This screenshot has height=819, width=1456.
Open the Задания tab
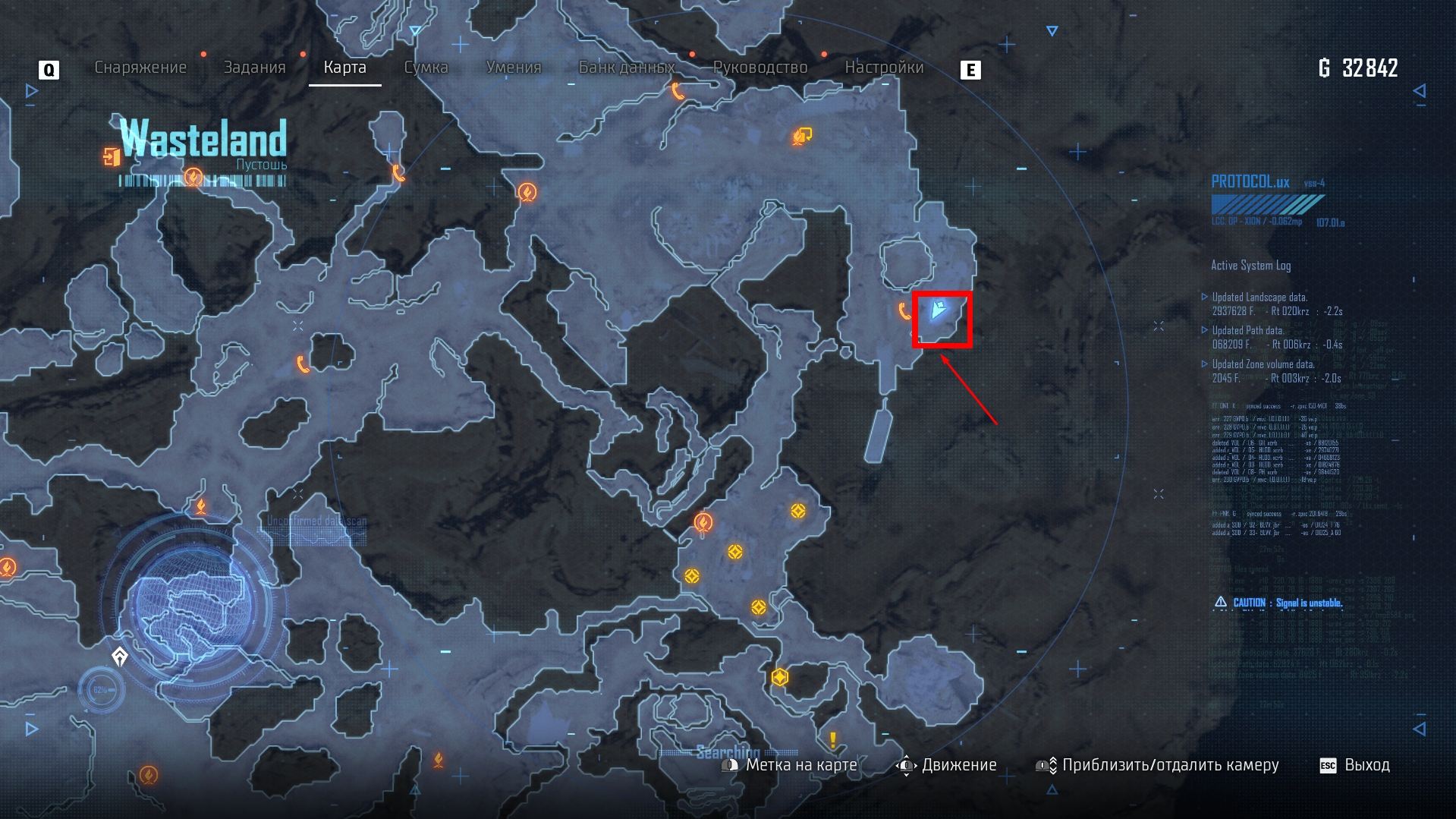254,68
